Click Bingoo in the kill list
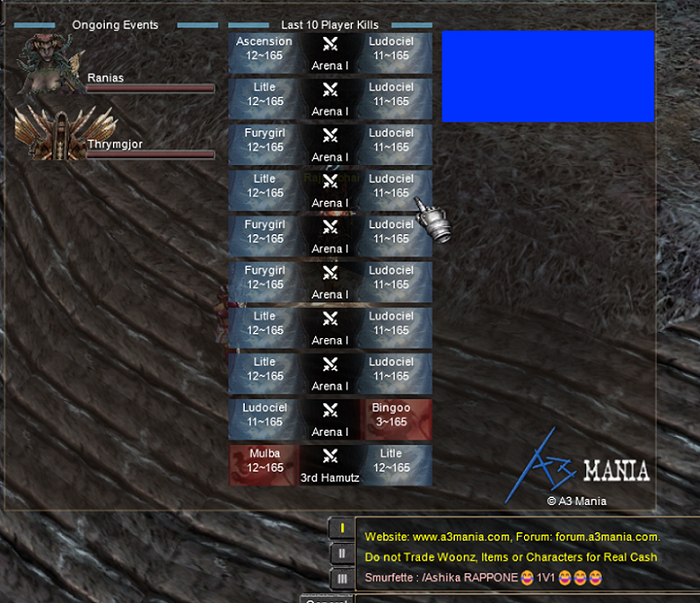 click(x=397, y=416)
